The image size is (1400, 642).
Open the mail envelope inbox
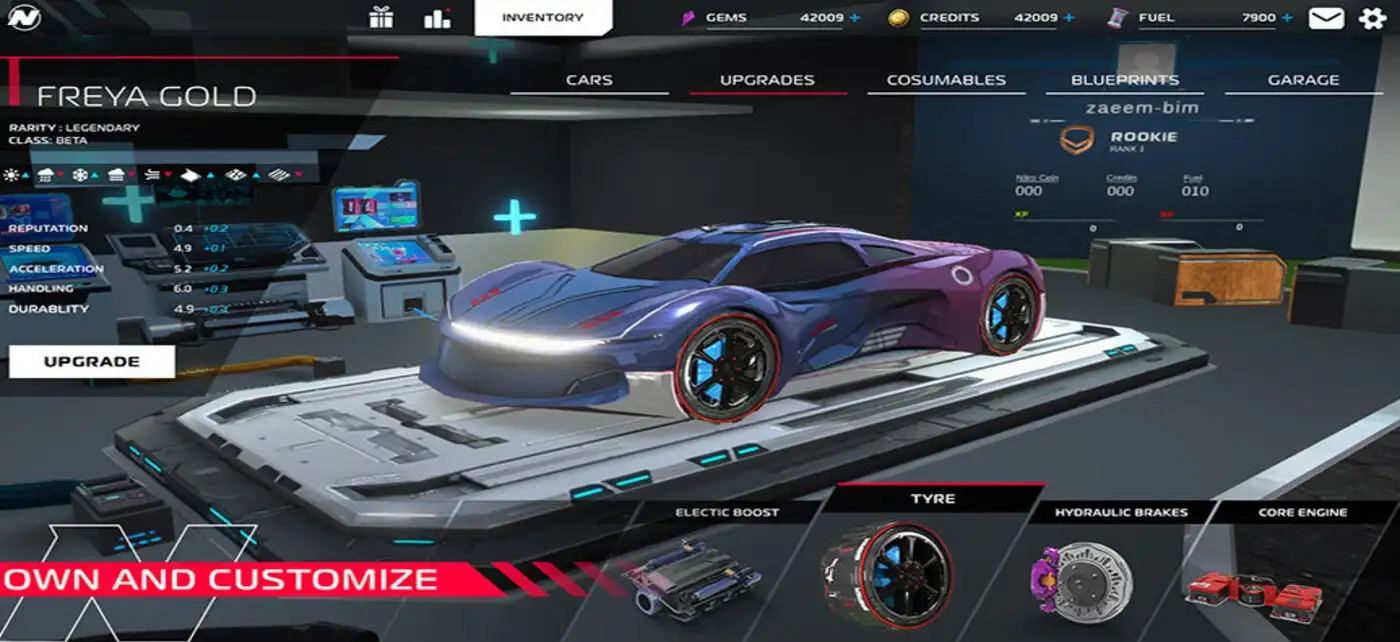pos(1327,18)
